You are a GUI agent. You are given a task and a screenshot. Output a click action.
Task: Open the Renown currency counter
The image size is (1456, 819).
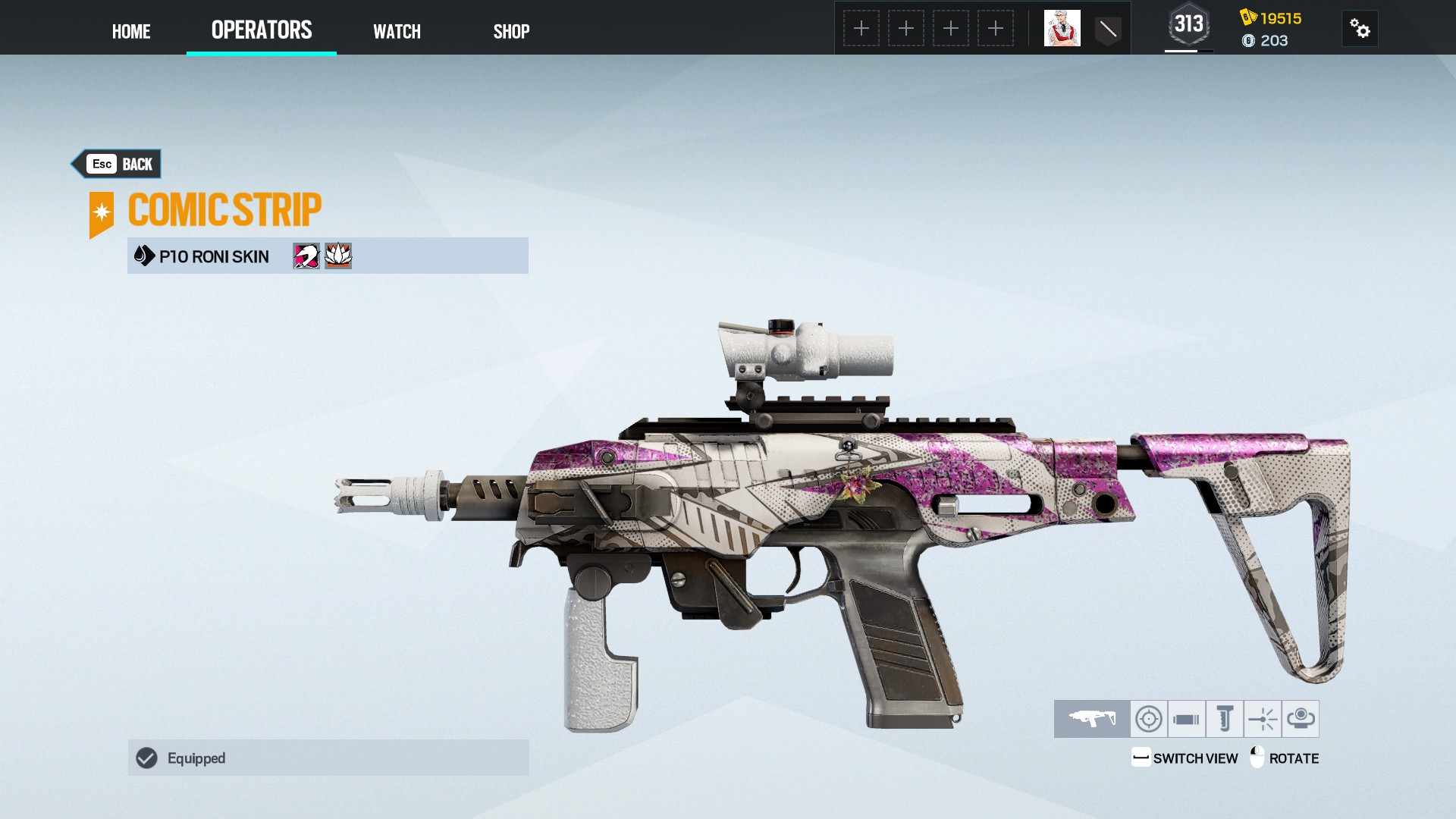tap(1272, 18)
